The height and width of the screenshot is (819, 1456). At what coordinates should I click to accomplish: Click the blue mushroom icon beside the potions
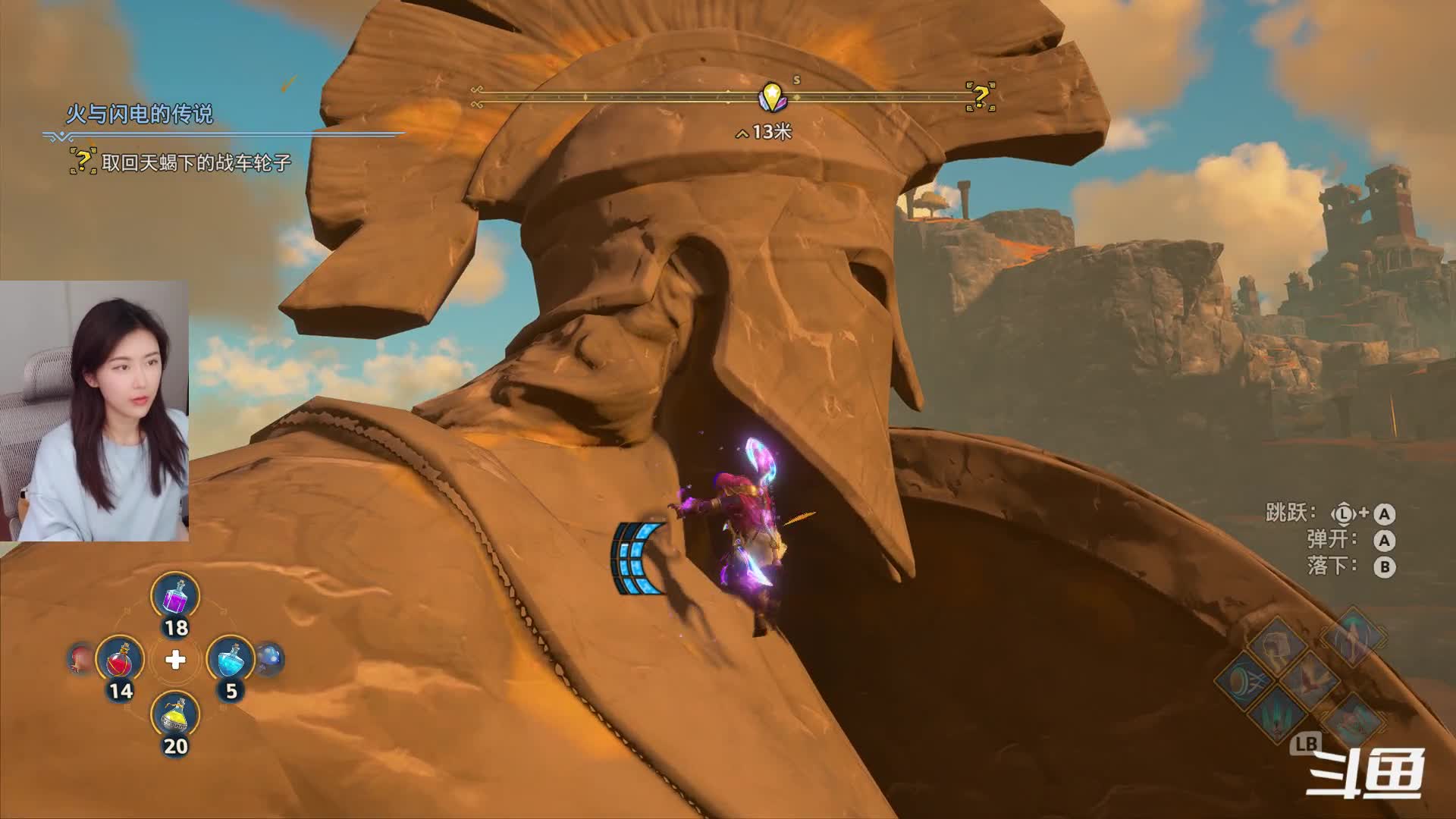coord(269,658)
